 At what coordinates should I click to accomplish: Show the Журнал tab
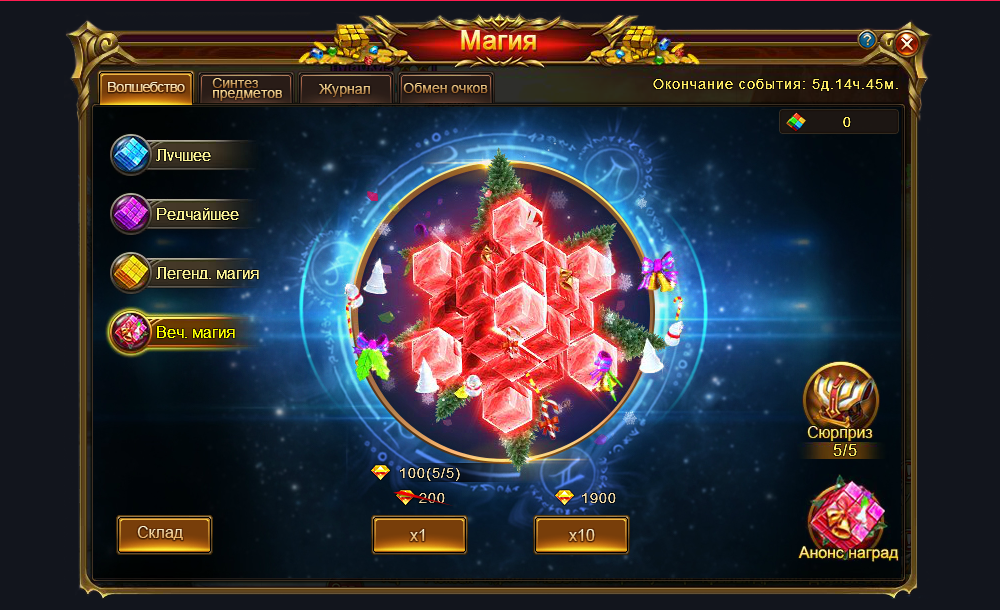click(345, 88)
